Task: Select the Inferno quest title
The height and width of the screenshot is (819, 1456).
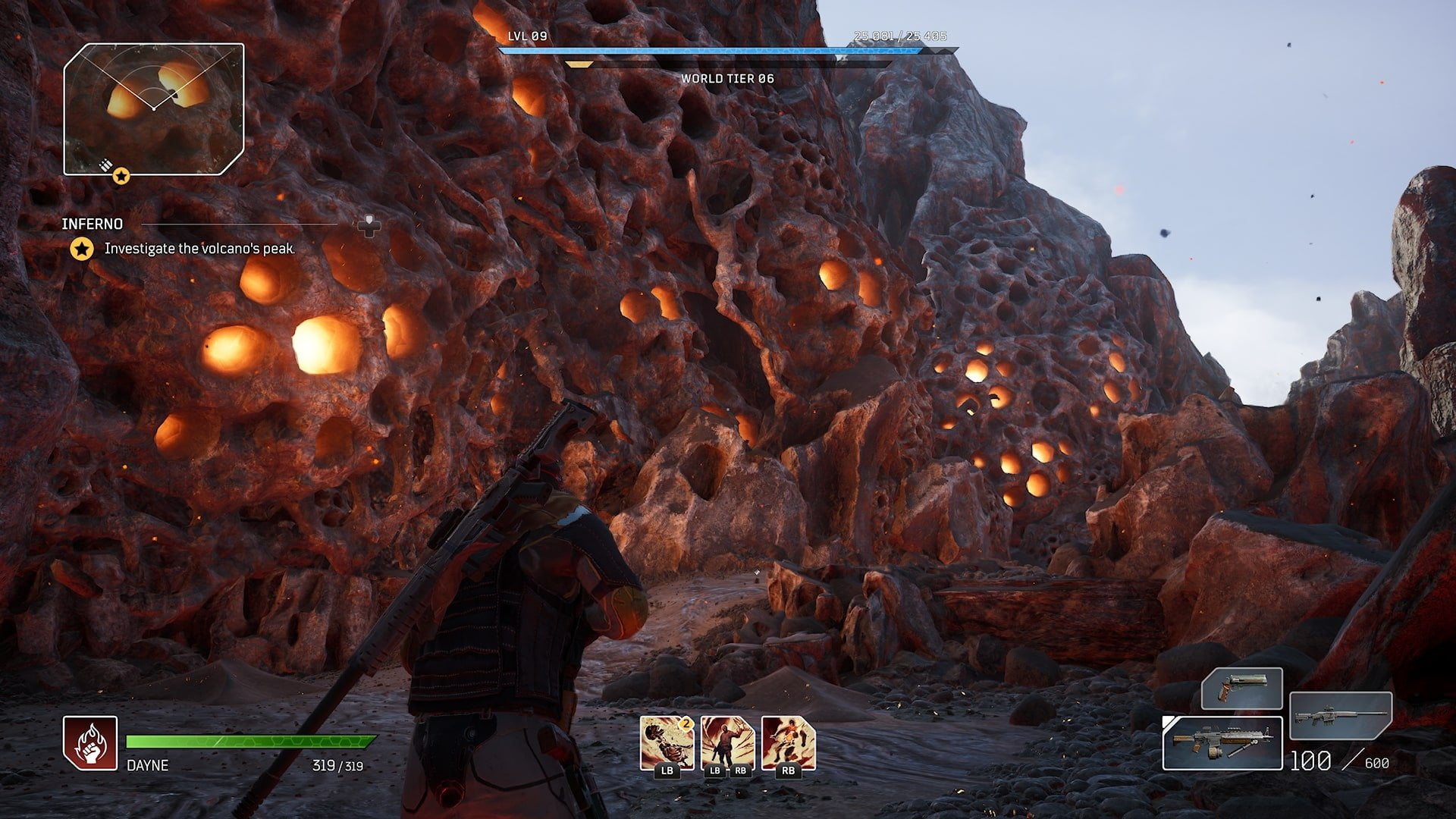Action: (93, 224)
